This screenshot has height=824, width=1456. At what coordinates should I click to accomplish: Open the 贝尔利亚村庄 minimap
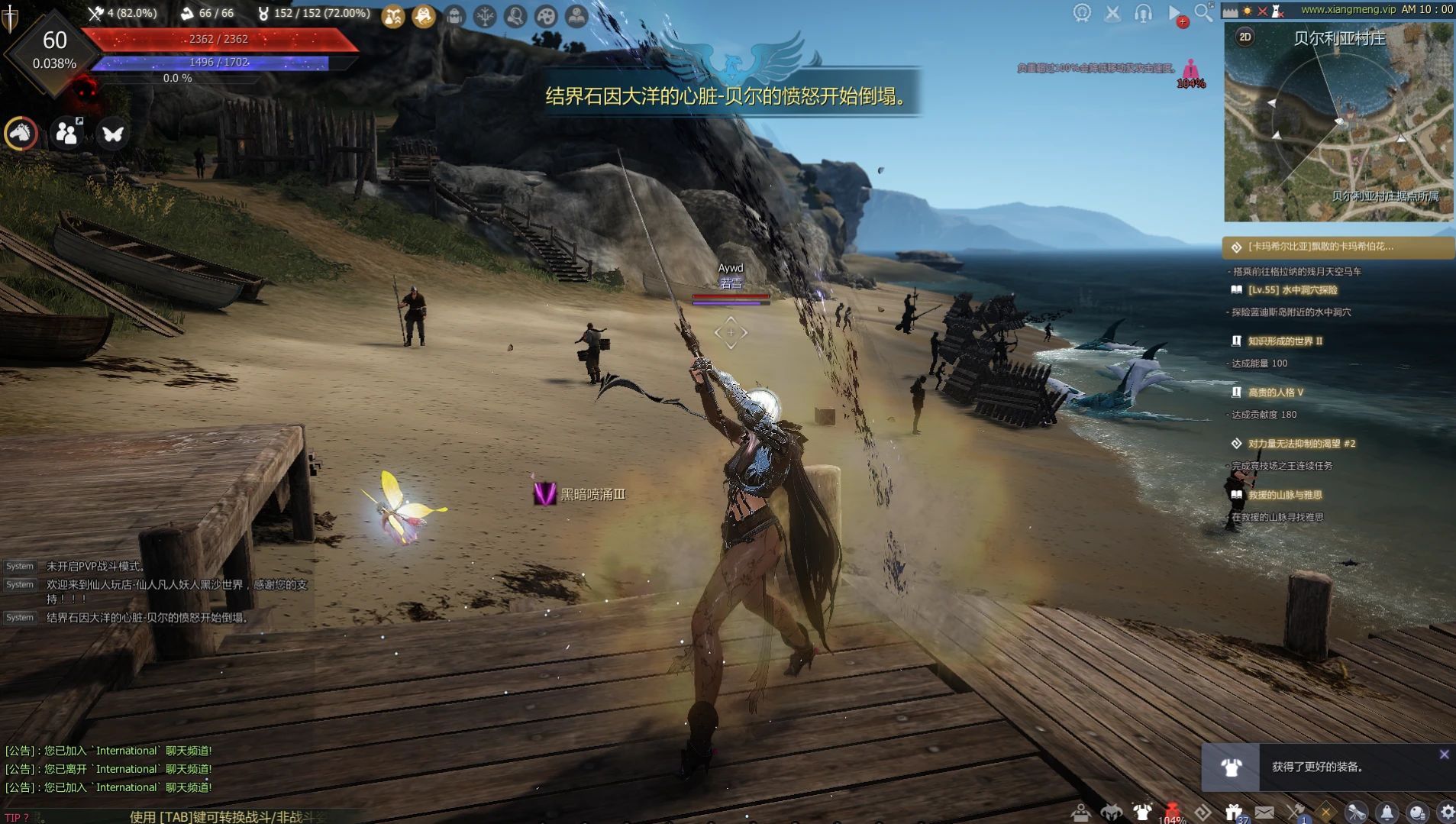click(1338, 122)
